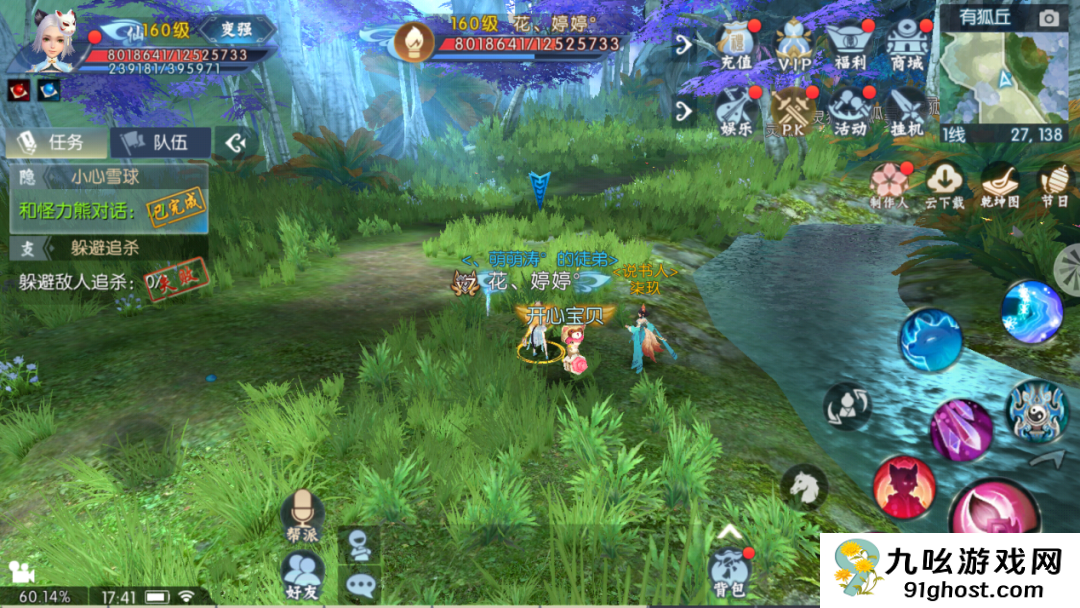Open the 娱乐 entertainment menu
1080x608 pixels.
pos(737,110)
